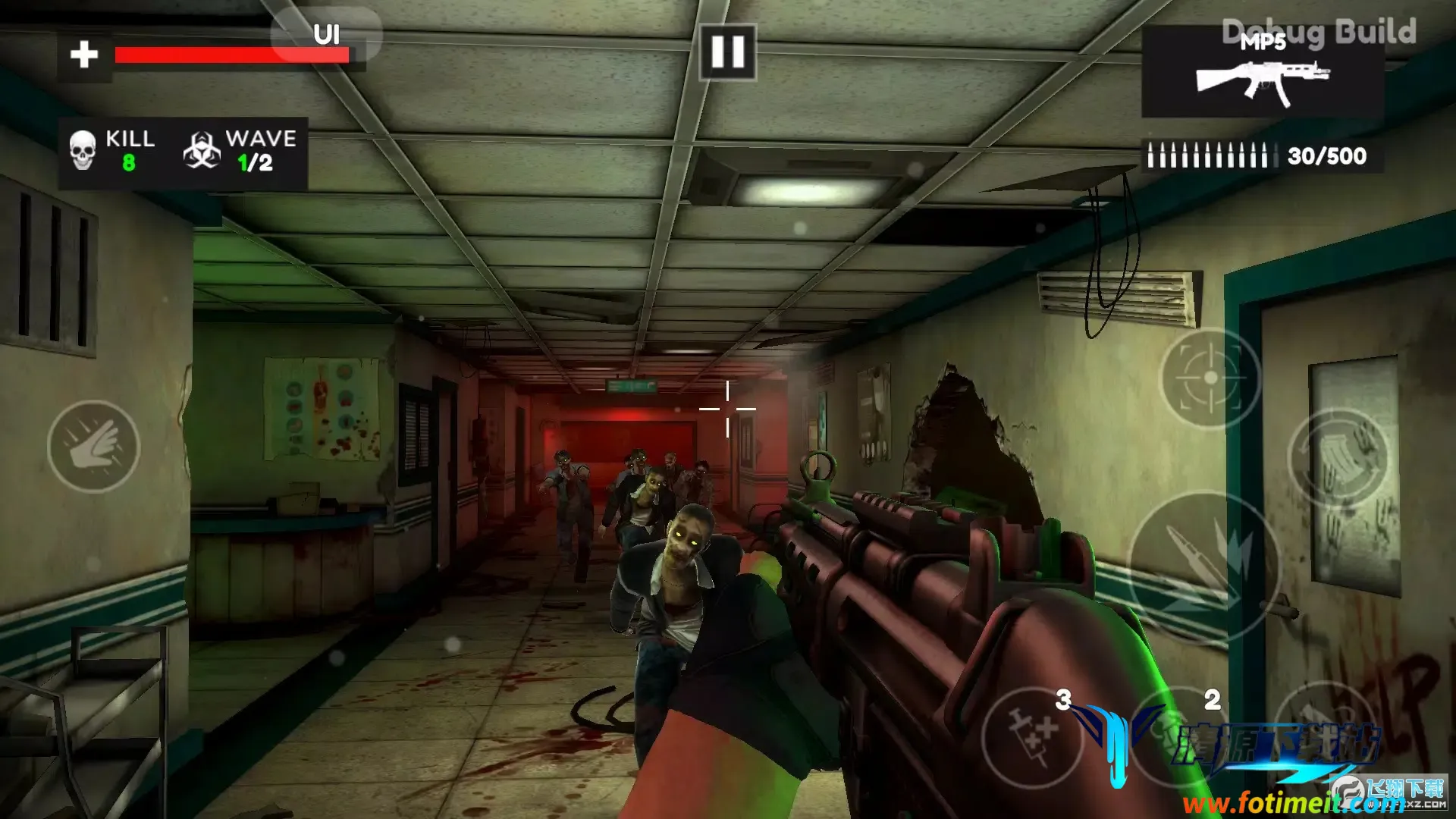The width and height of the screenshot is (1456, 819).
Task: Tap the melee hand attack button
Action: (93, 447)
